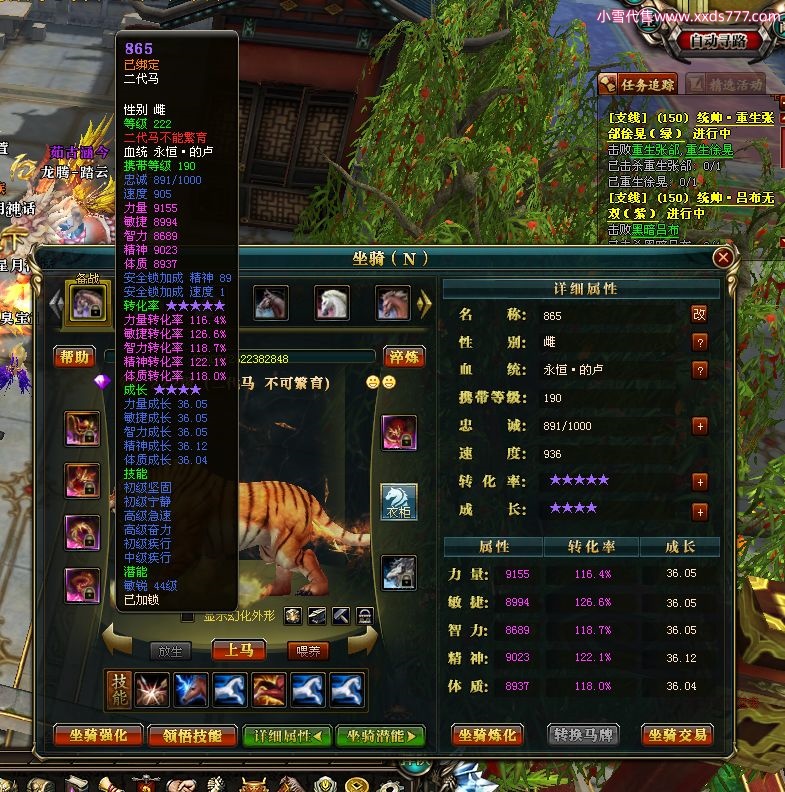785x792 pixels.
Task: Open the 坐骑潜能 mount potential panel
Action: point(380,736)
